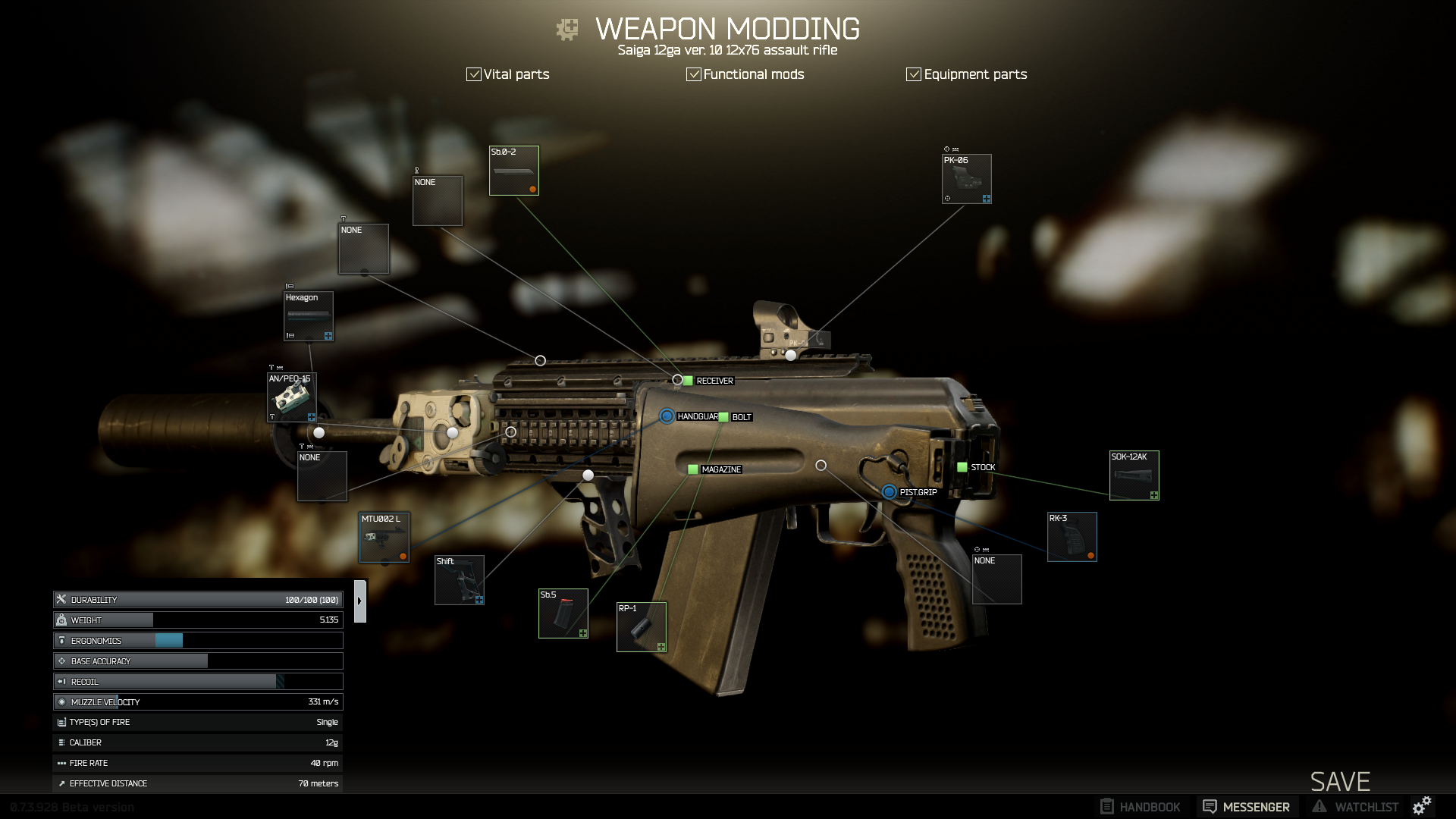Click the Receiver part marker
Viewport: 1456px width, 819px height.
click(x=688, y=381)
